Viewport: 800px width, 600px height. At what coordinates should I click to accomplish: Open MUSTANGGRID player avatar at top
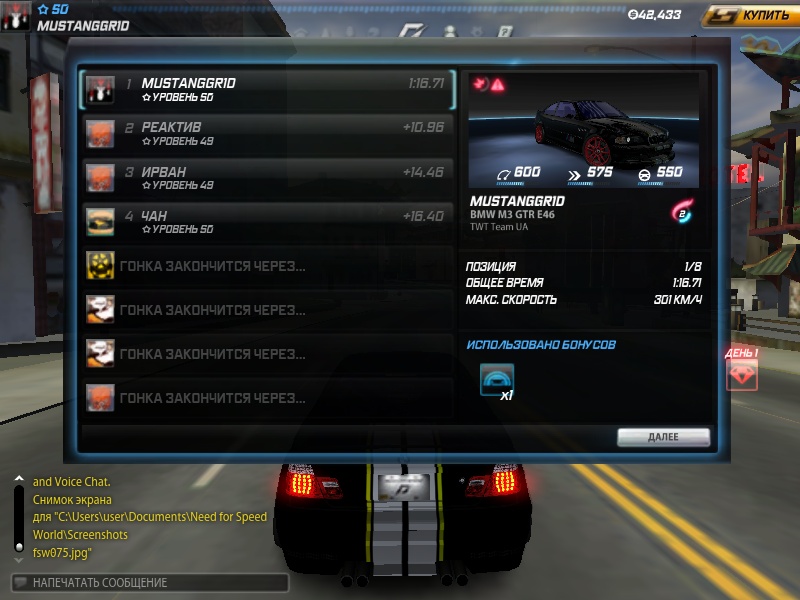tap(16, 16)
